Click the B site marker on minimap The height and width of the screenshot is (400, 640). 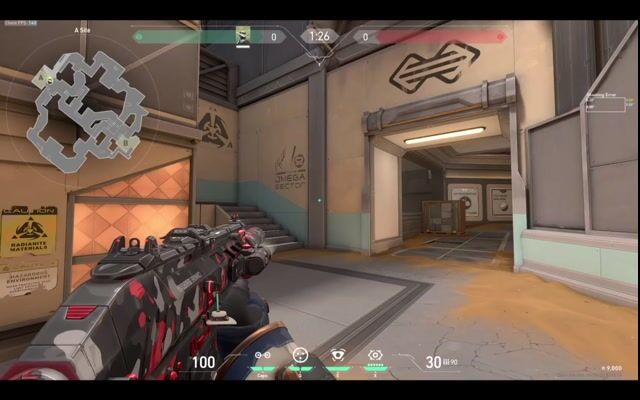tap(126, 142)
